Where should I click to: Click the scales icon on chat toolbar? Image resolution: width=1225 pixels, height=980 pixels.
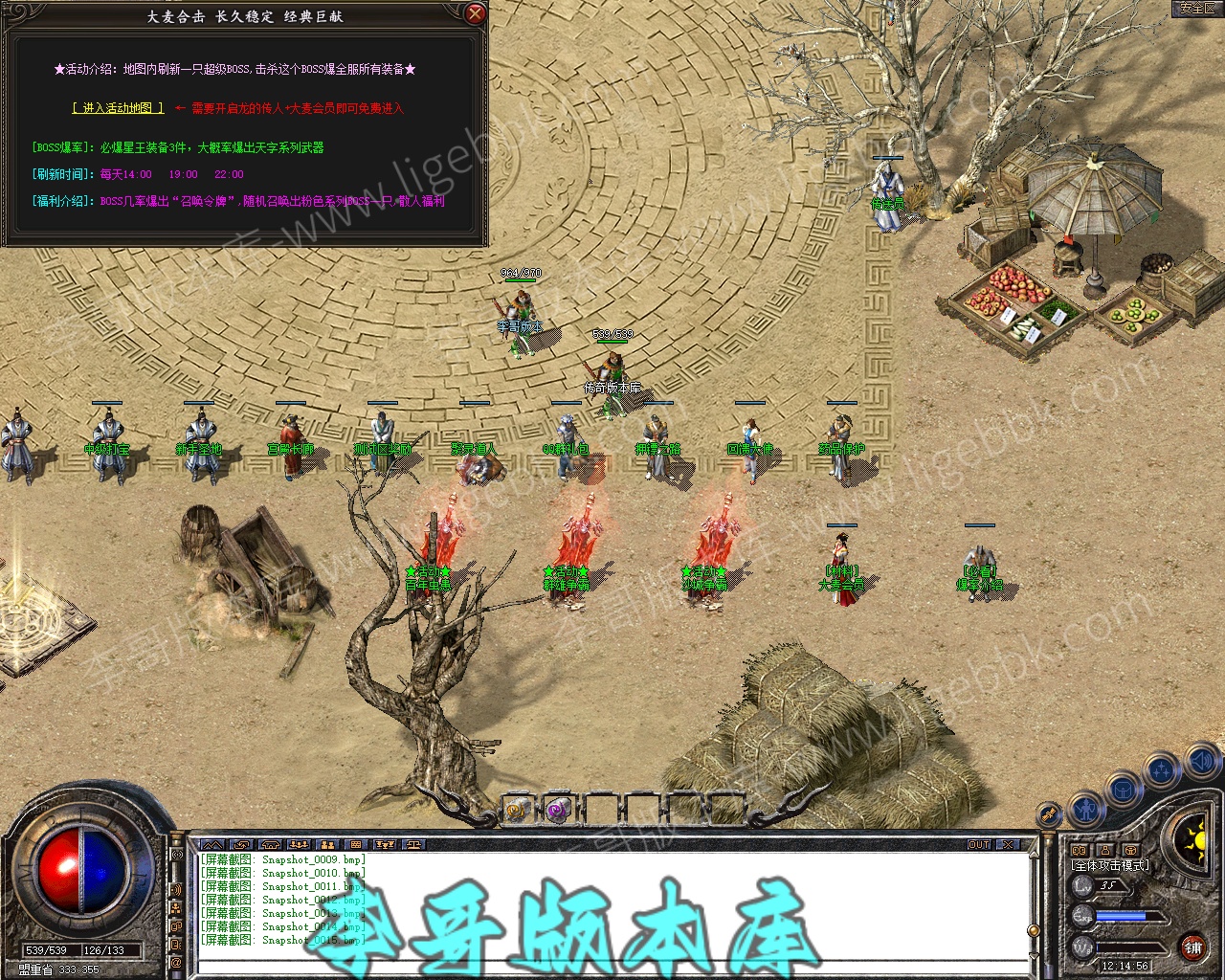pyautogui.click(x=413, y=844)
